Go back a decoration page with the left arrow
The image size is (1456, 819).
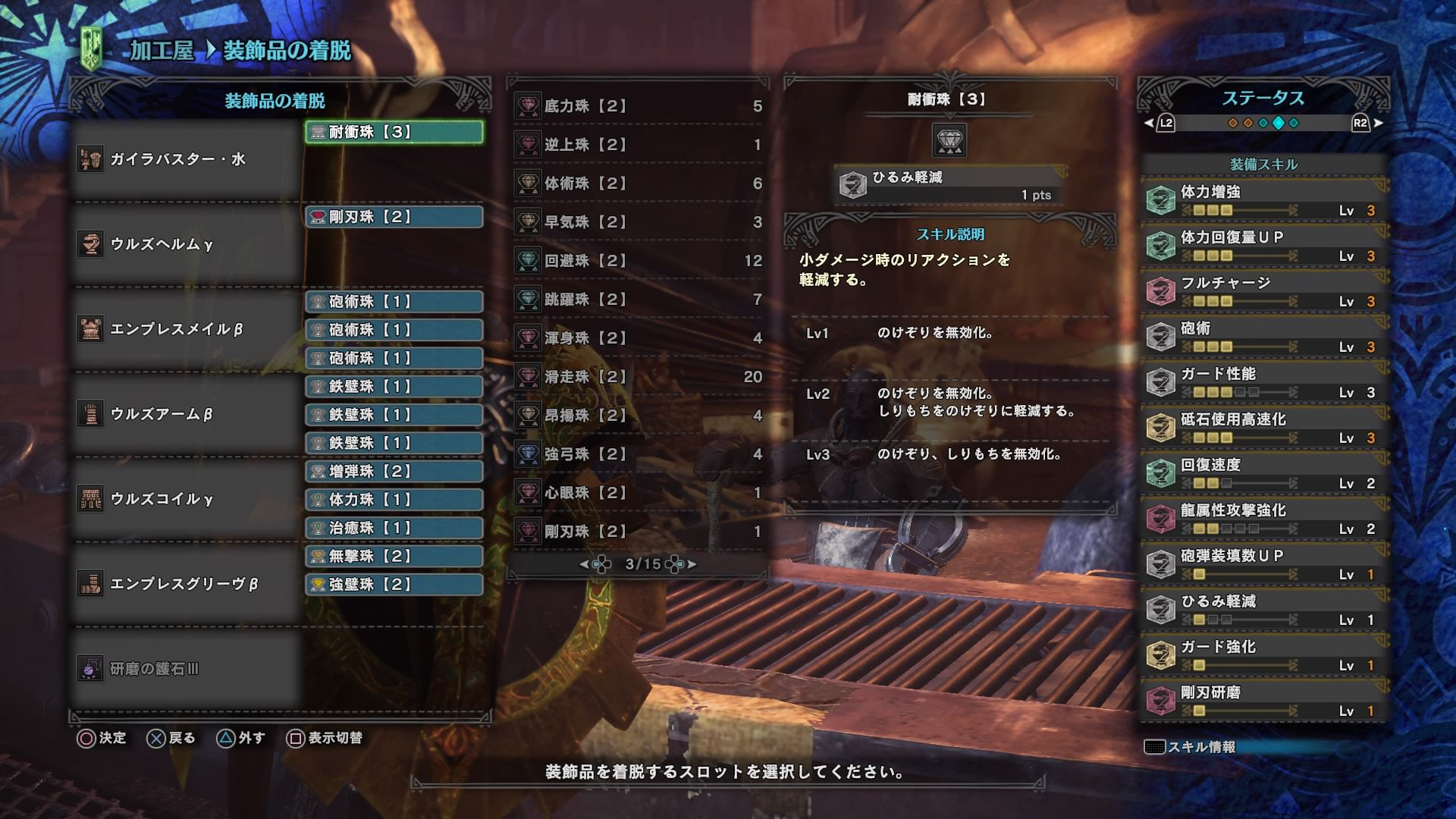click(584, 563)
